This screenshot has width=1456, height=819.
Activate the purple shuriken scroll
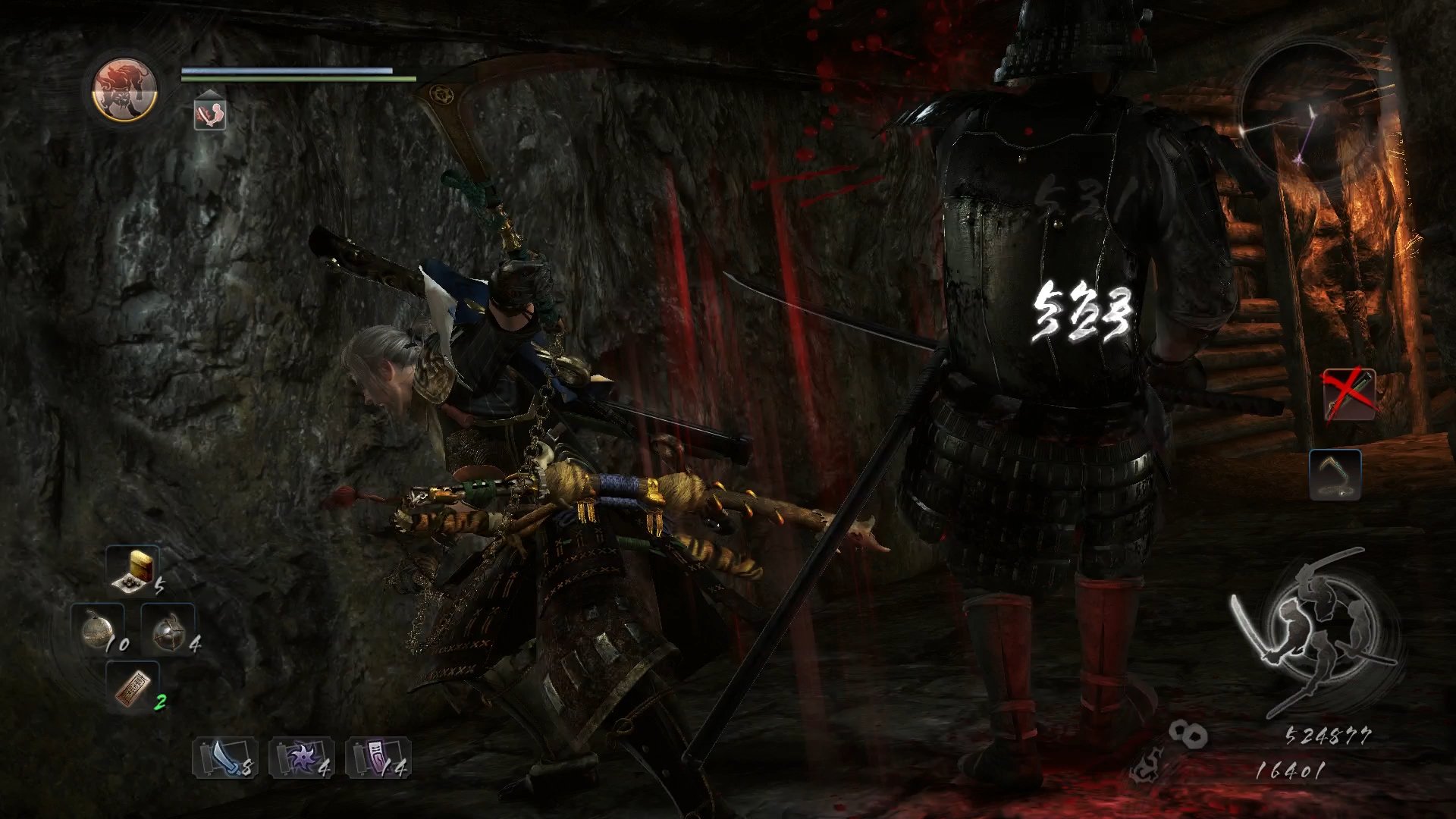(301, 757)
